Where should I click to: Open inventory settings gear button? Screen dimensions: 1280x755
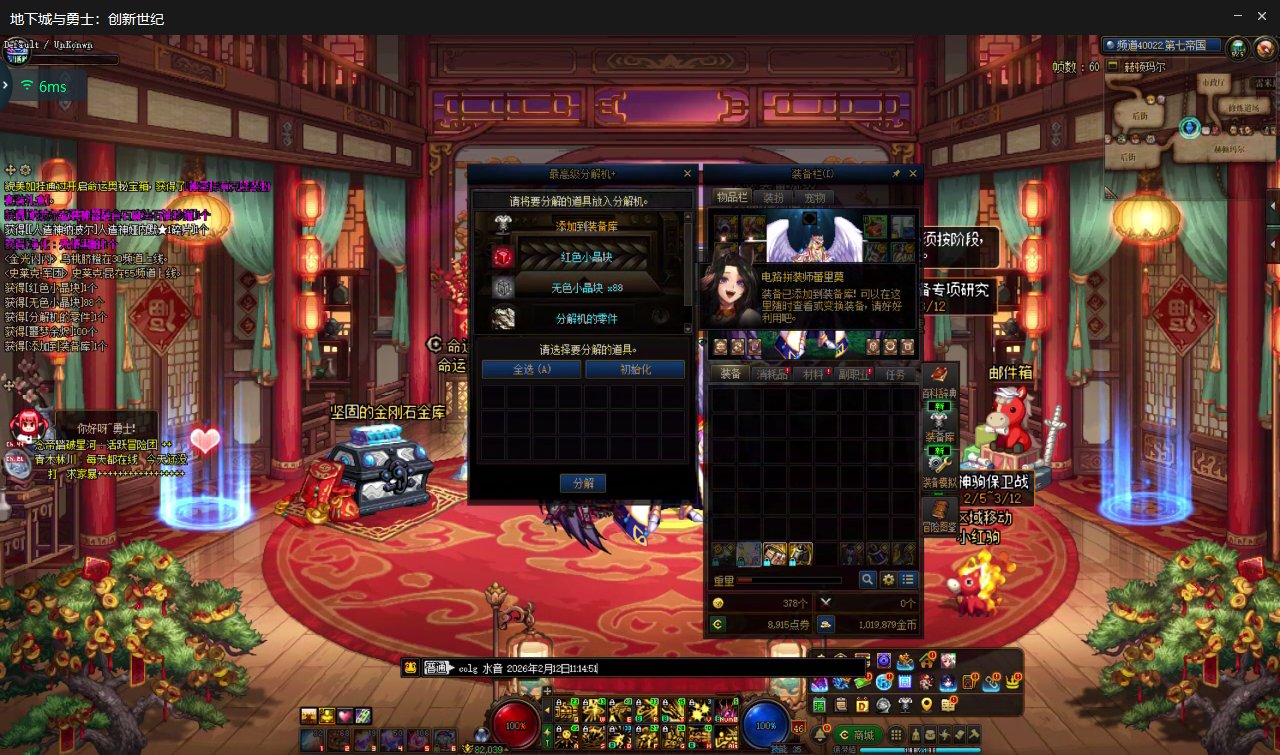point(888,580)
